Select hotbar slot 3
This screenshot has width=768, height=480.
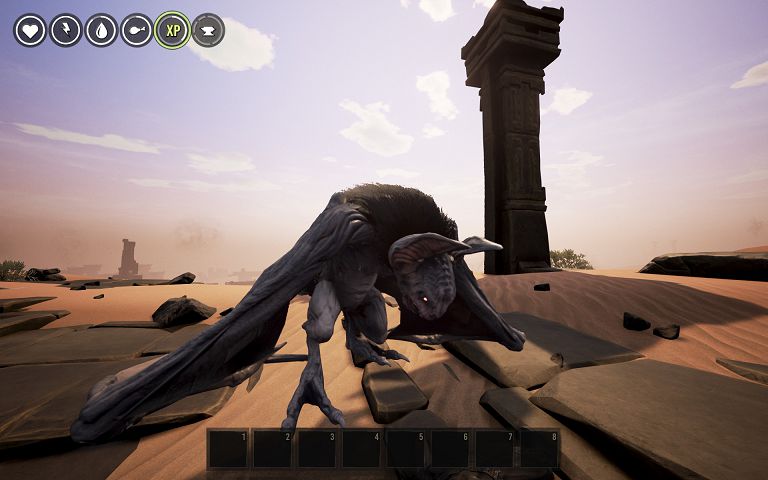(317, 449)
